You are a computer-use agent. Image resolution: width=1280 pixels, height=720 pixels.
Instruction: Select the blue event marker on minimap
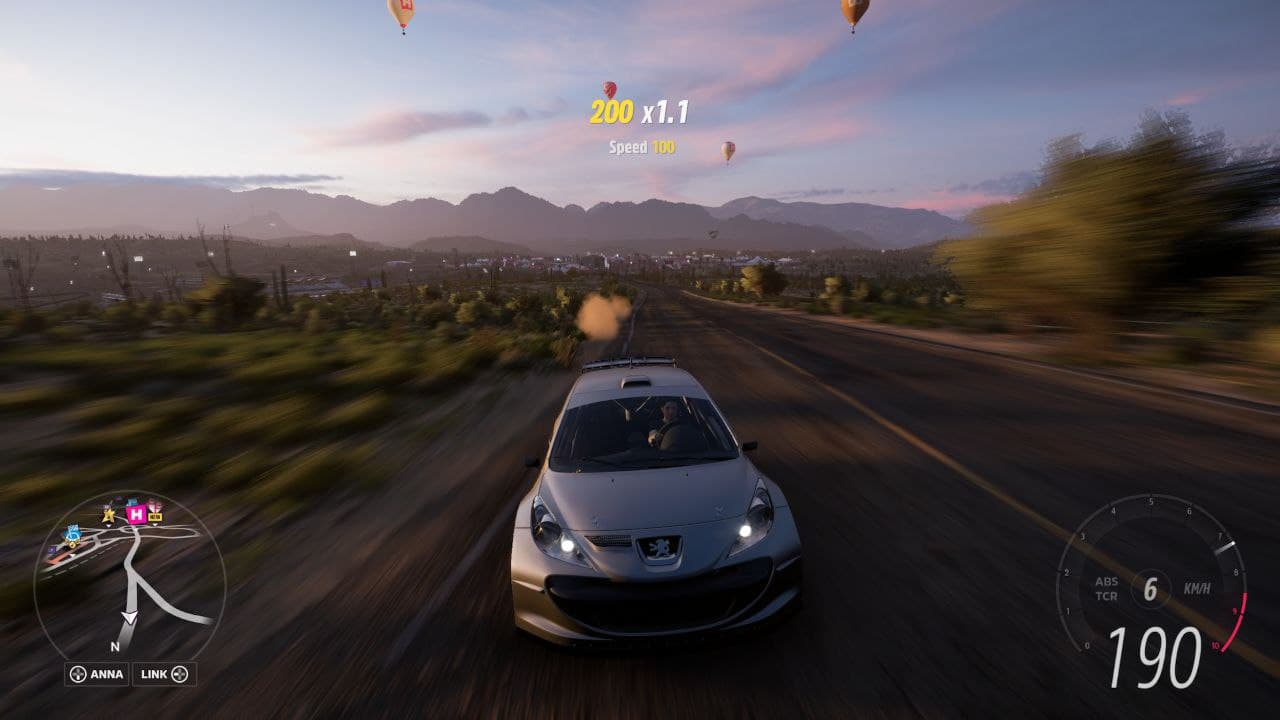72,534
